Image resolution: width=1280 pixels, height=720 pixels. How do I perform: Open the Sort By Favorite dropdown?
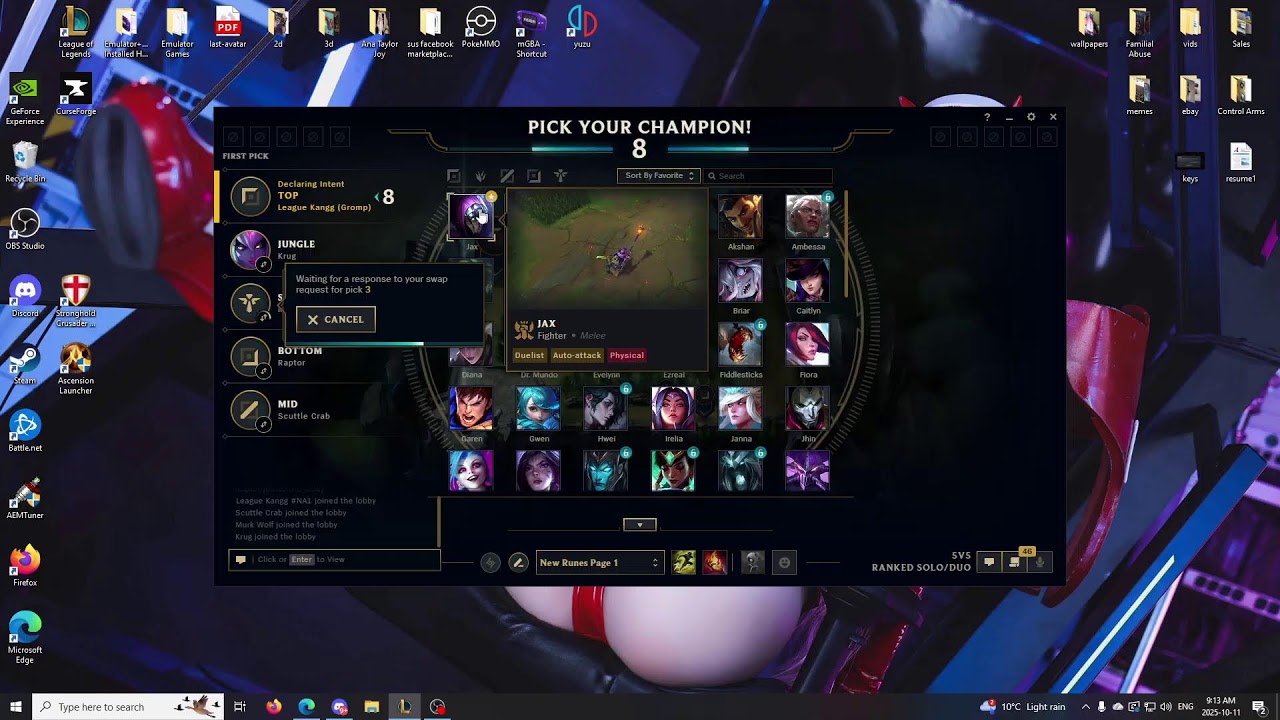[658, 176]
